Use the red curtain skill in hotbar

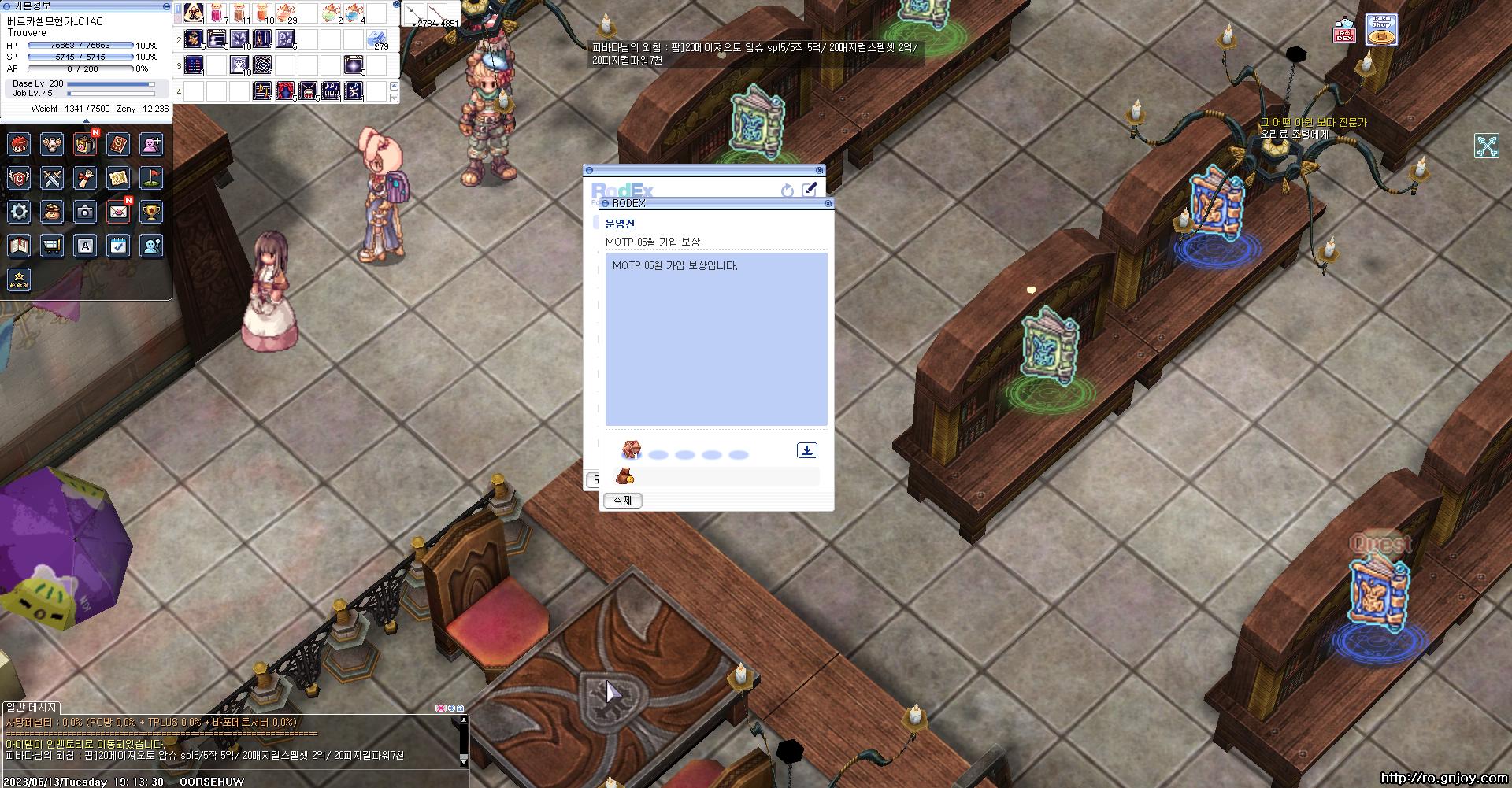pyautogui.click(x=285, y=91)
